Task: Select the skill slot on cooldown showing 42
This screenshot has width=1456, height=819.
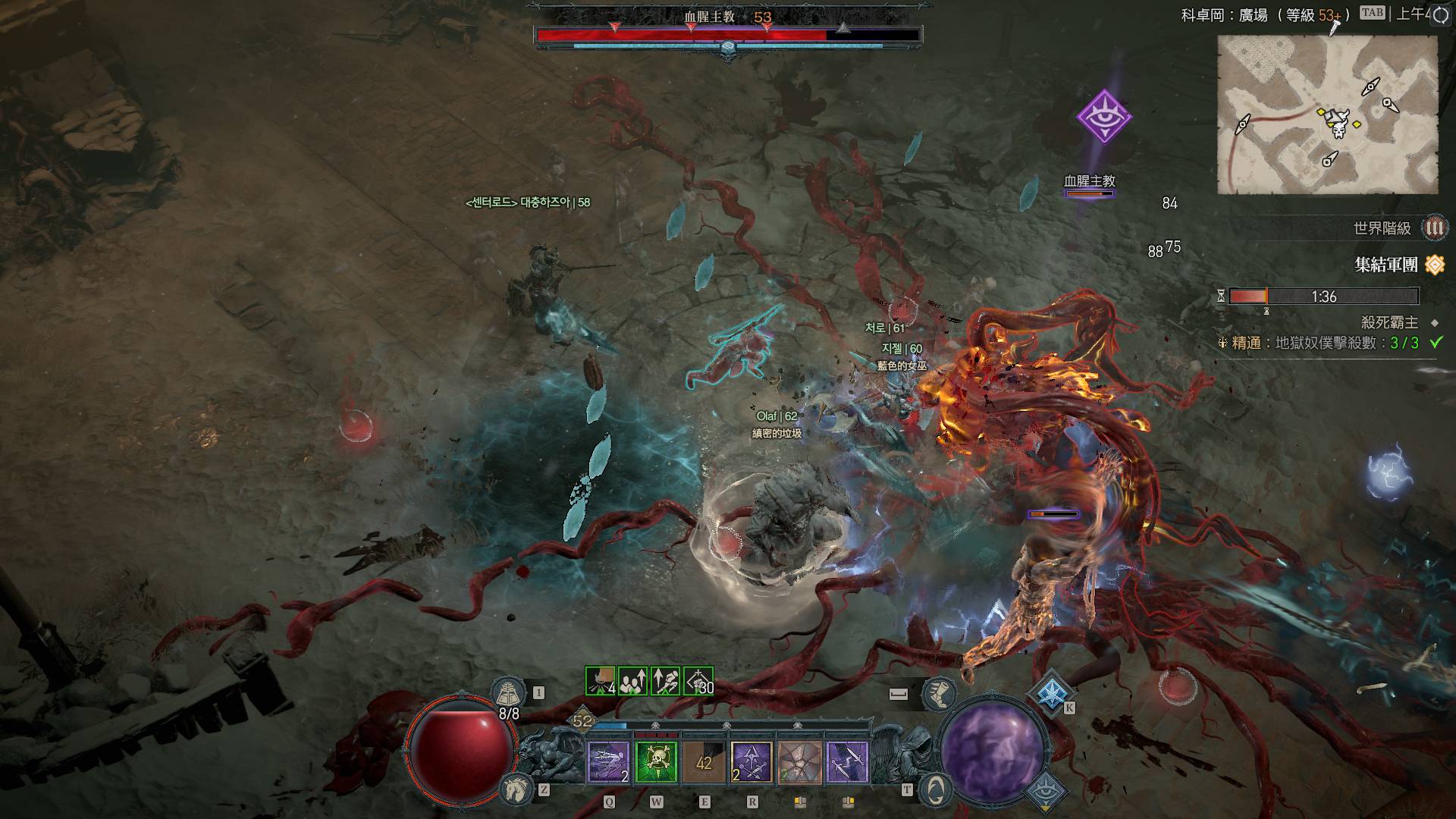Action: coord(704,762)
